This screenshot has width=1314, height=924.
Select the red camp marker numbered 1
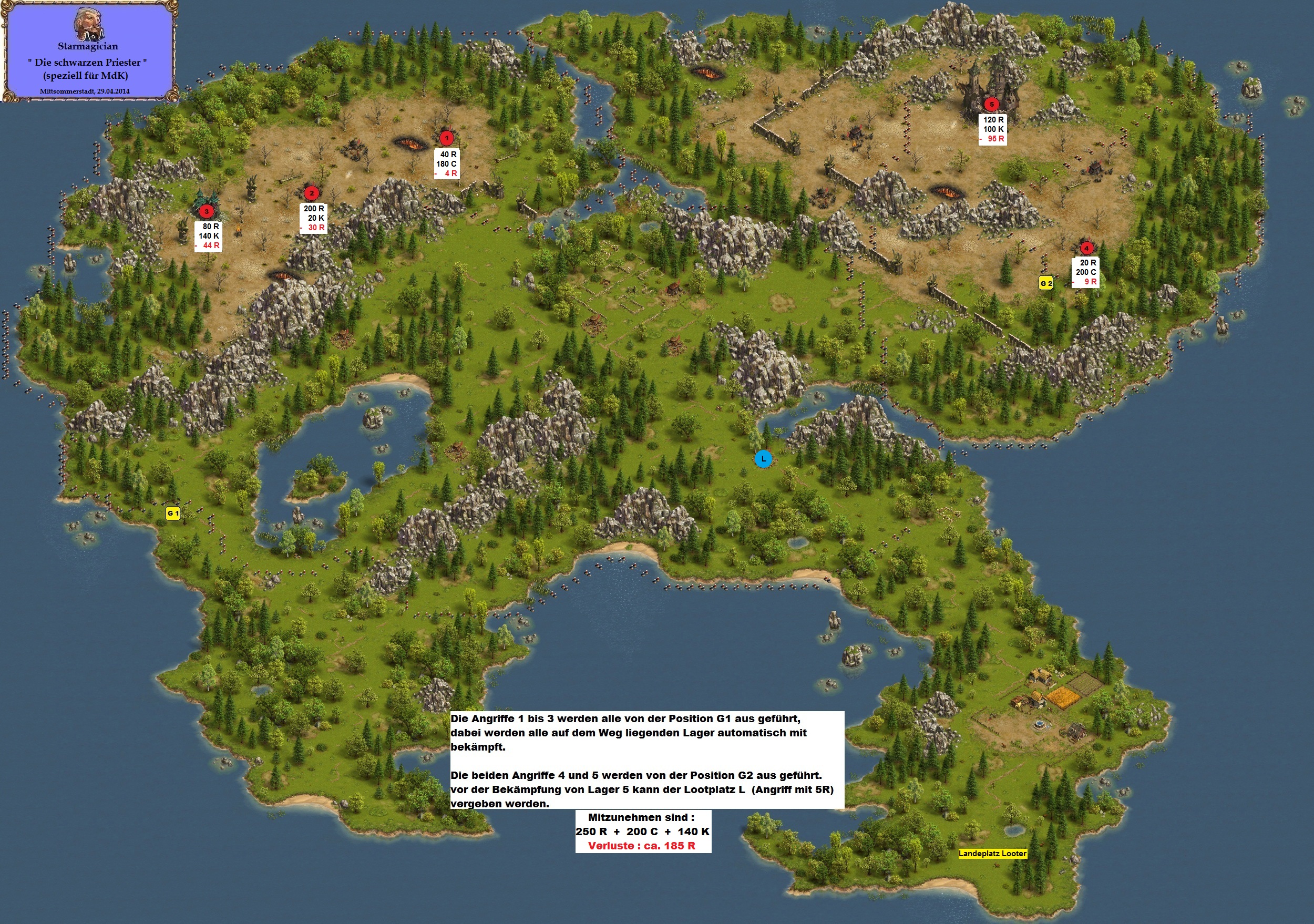point(446,138)
